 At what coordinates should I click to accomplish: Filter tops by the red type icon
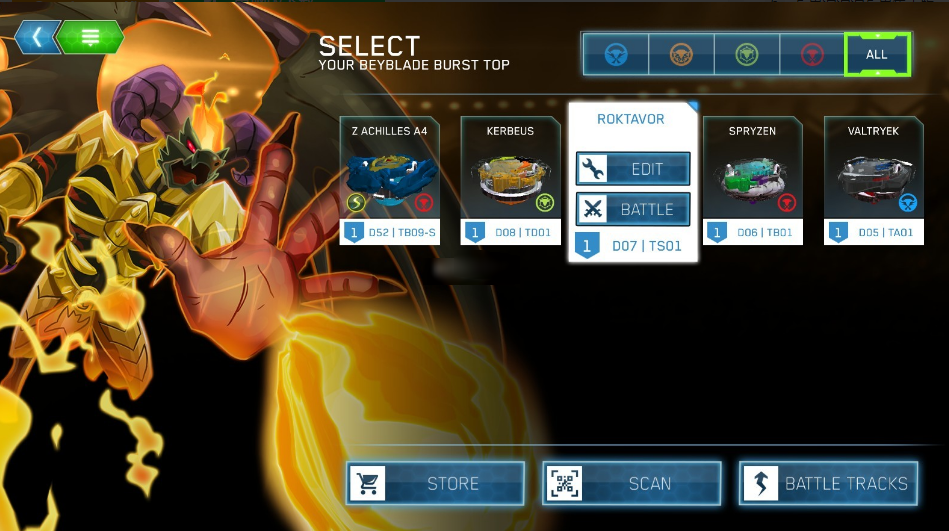click(x=811, y=54)
